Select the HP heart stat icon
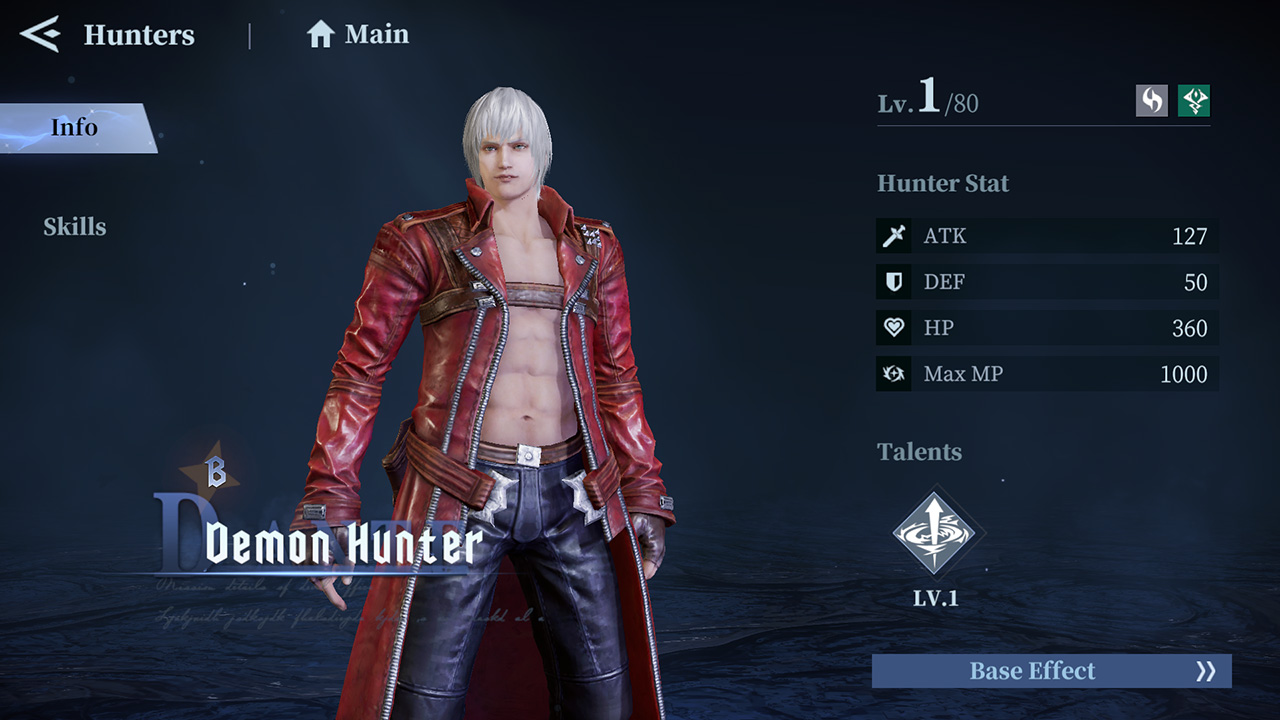The height and width of the screenshot is (720, 1280). (x=893, y=328)
